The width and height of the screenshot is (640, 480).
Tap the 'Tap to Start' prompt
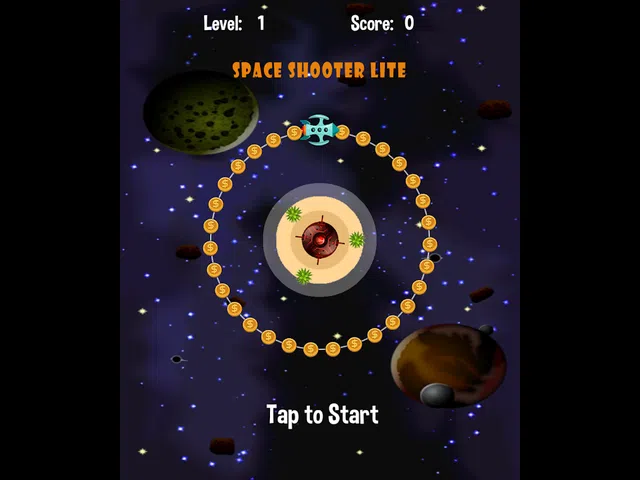click(322, 414)
